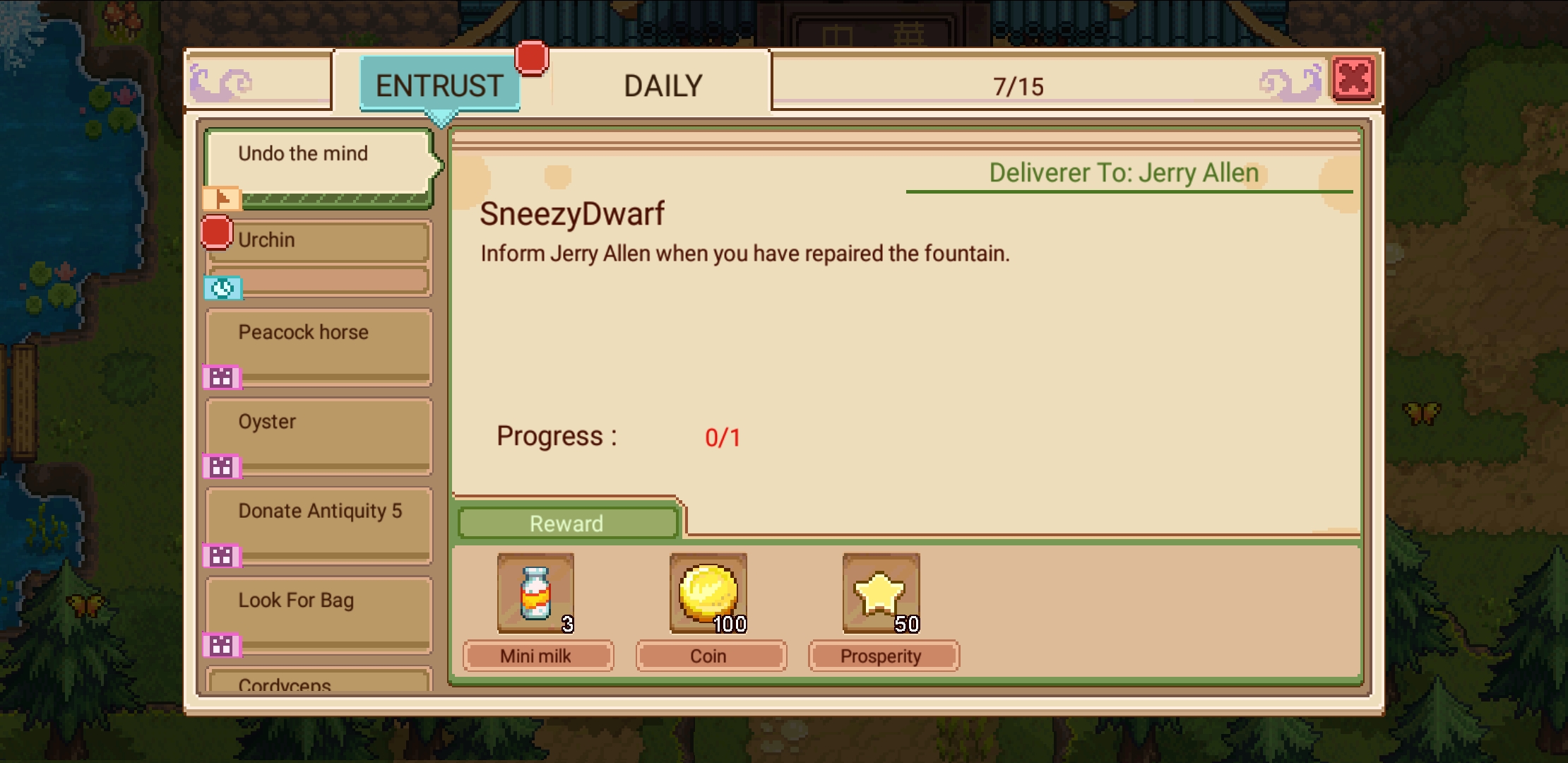This screenshot has width=1568, height=763.
Task: Switch to the DAILY tab
Action: 661,85
